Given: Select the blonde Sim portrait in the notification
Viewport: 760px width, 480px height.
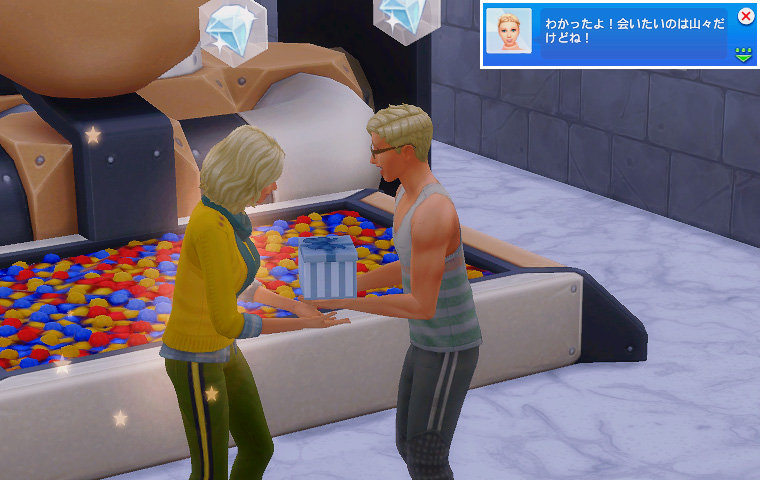Looking at the screenshot, I should pyautogui.click(x=508, y=31).
